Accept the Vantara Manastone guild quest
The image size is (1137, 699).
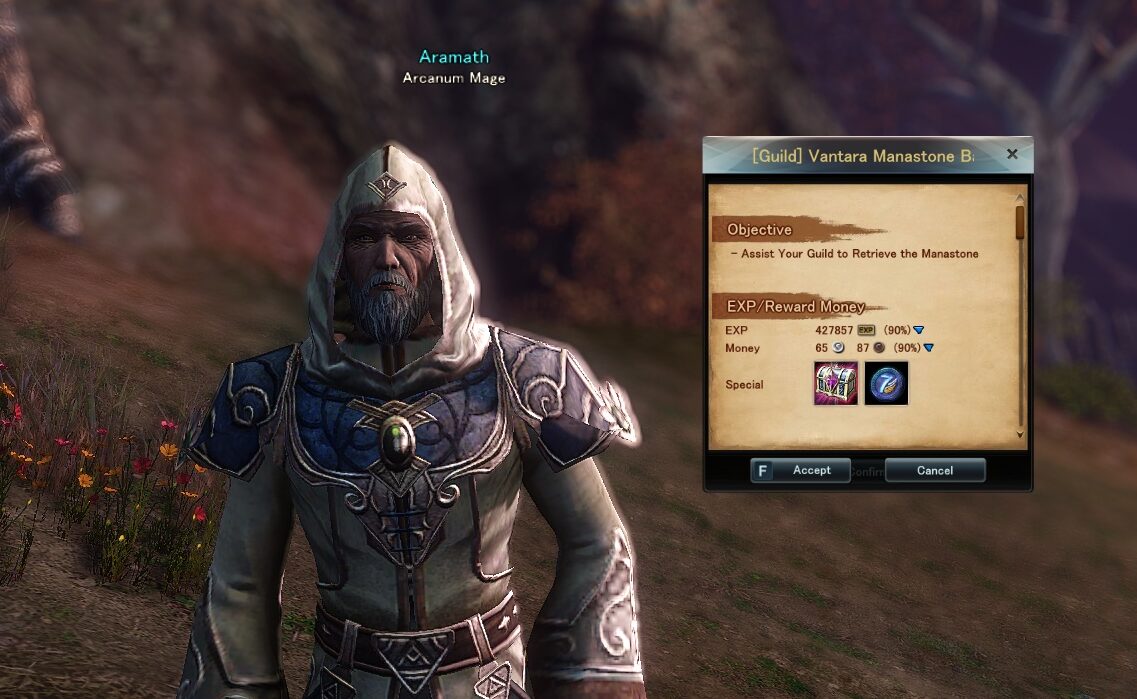[800, 470]
